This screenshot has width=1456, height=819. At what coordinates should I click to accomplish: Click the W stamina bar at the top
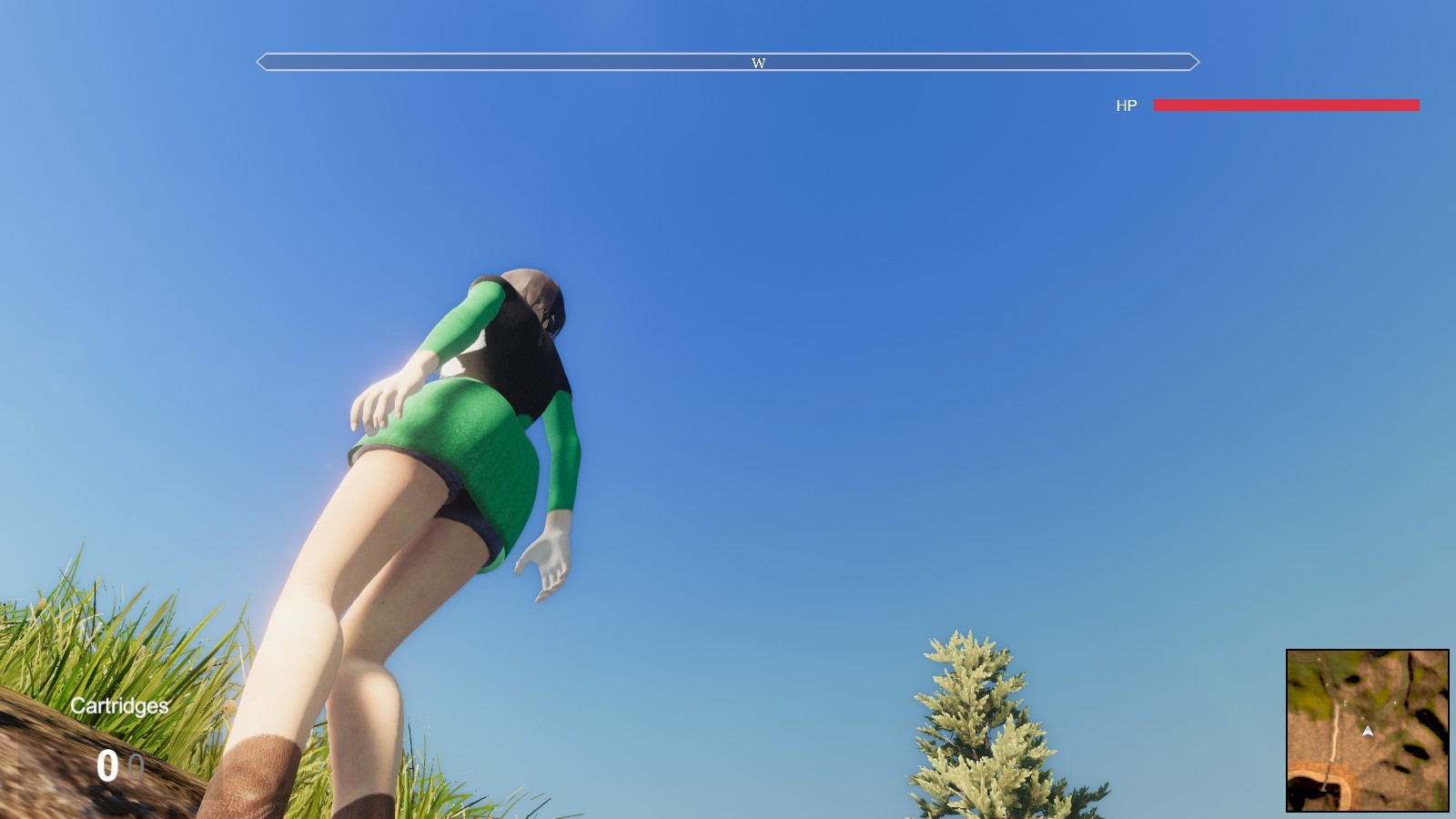(x=728, y=62)
